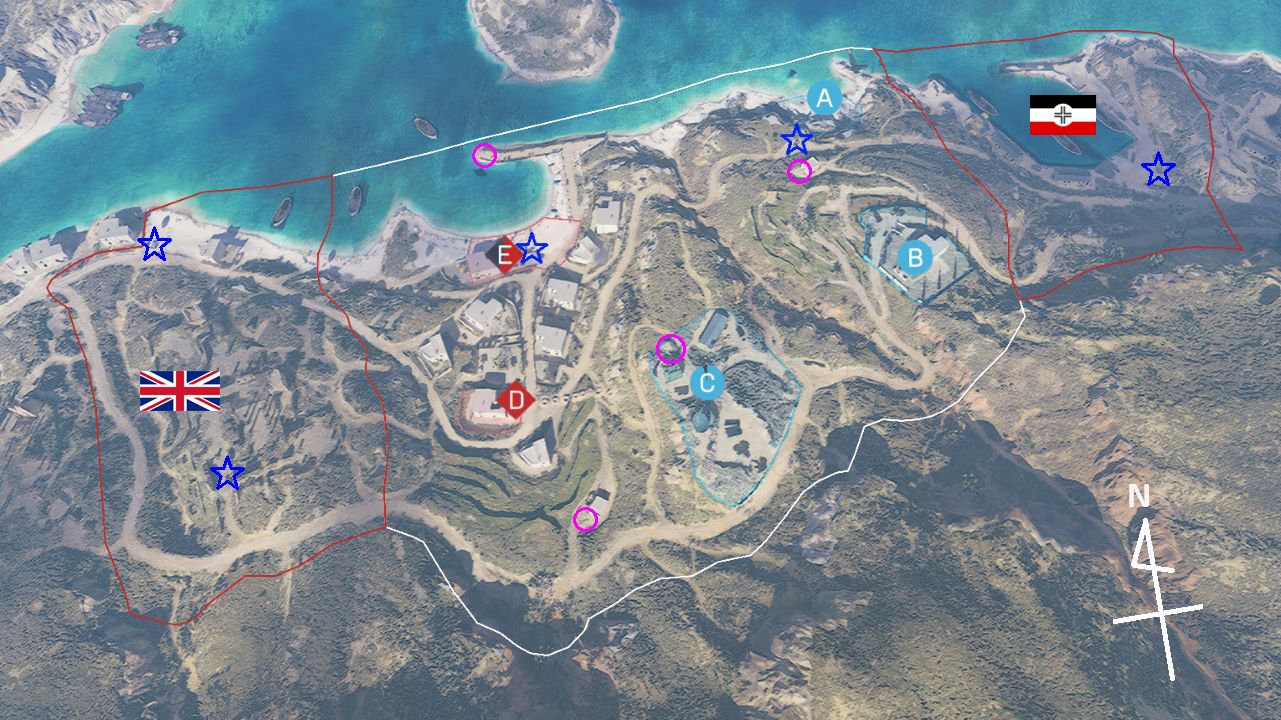Click capture point B on the map
This screenshot has width=1281, height=720.
click(x=914, y=258)
